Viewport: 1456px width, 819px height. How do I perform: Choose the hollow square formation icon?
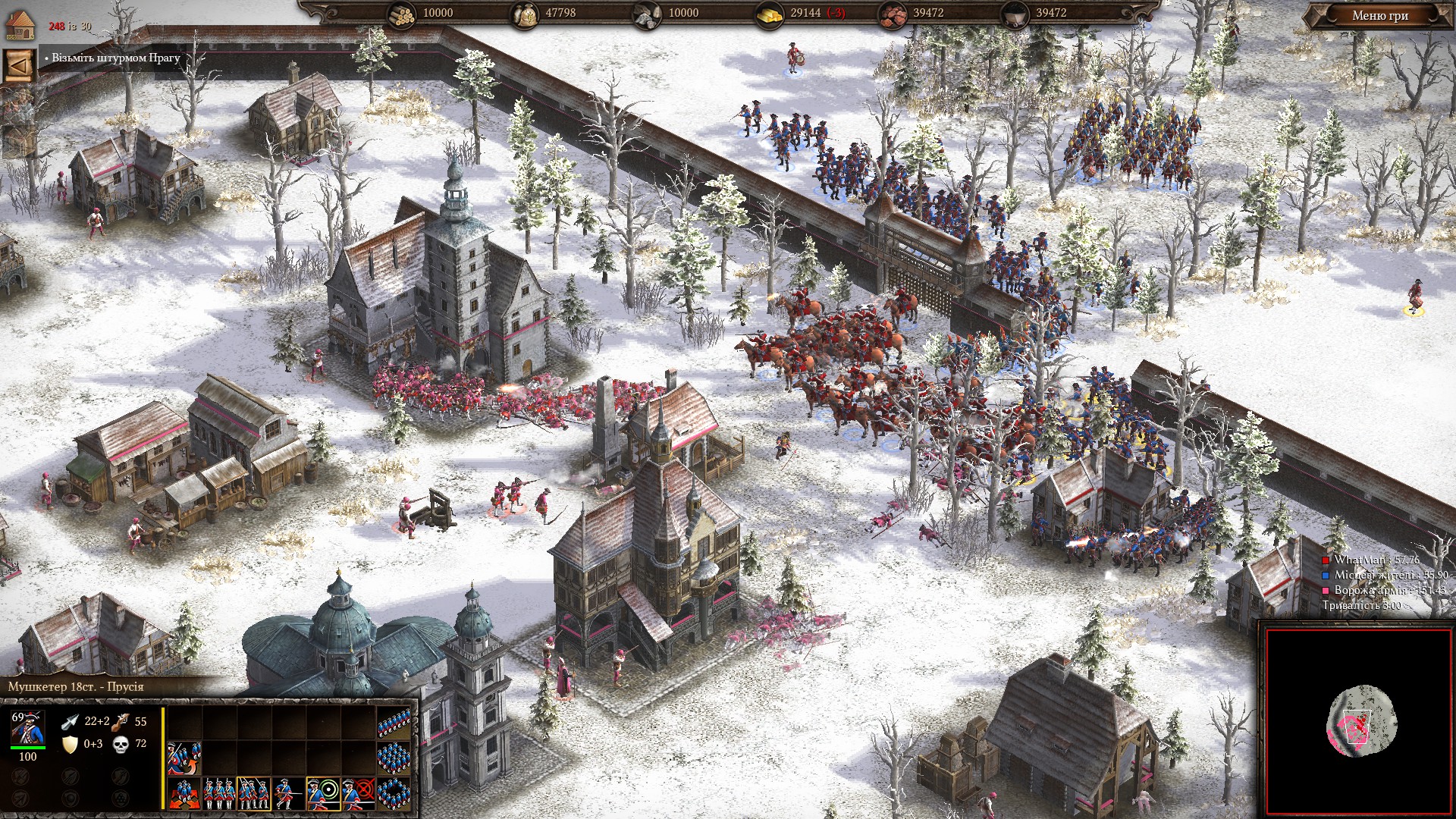(394, 792)
